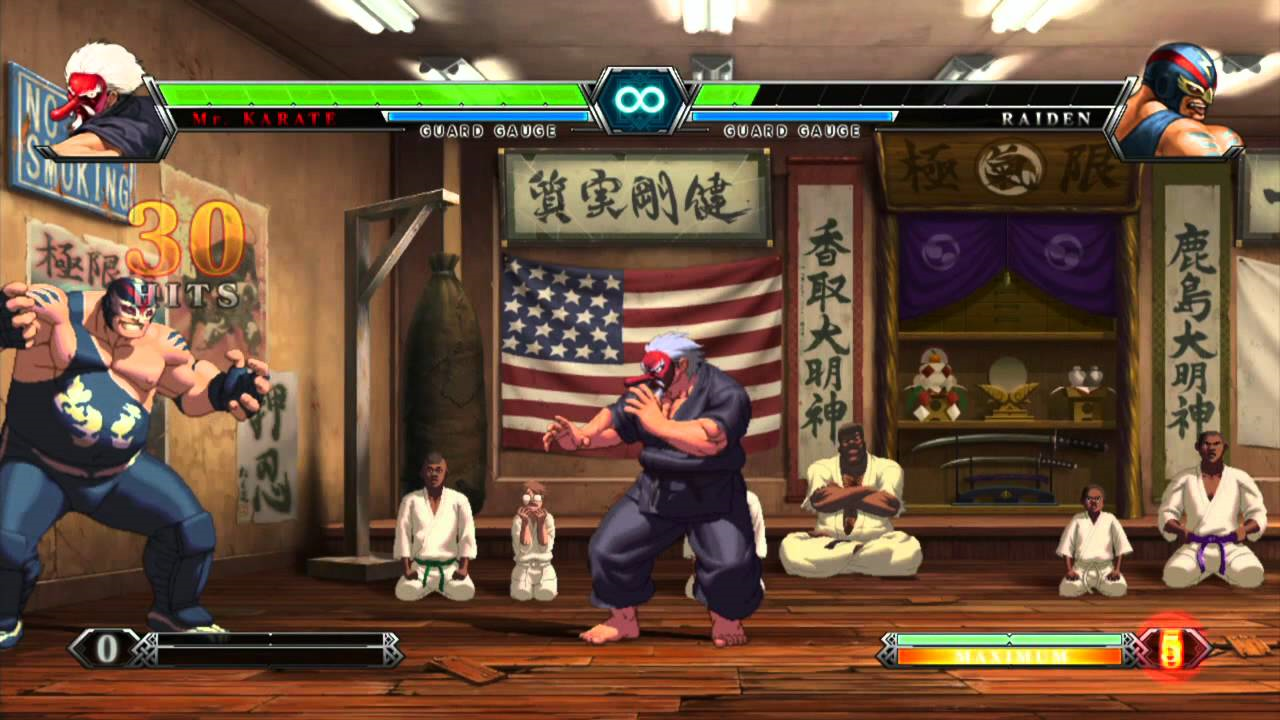
Task: Click the blue guard gauge bar fill
Action: (490, 114)
